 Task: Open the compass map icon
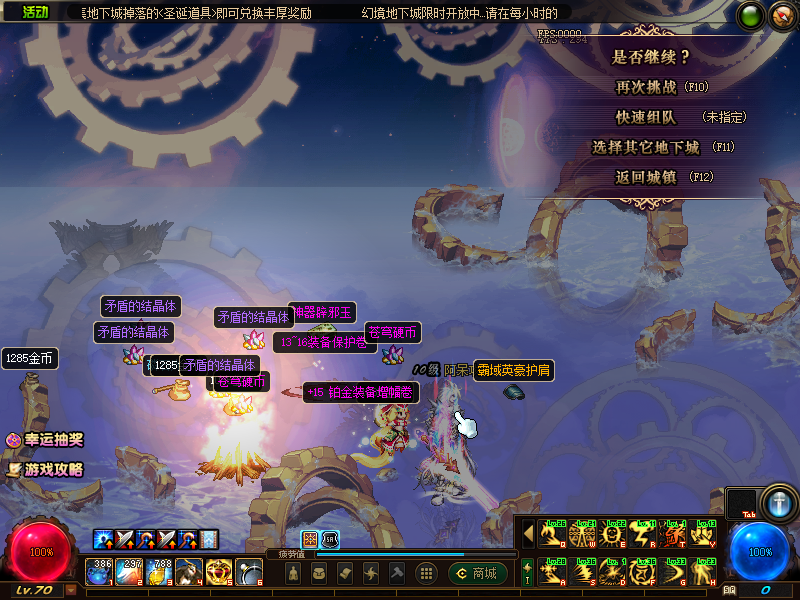pyautogui.click(x=783, y=16)
